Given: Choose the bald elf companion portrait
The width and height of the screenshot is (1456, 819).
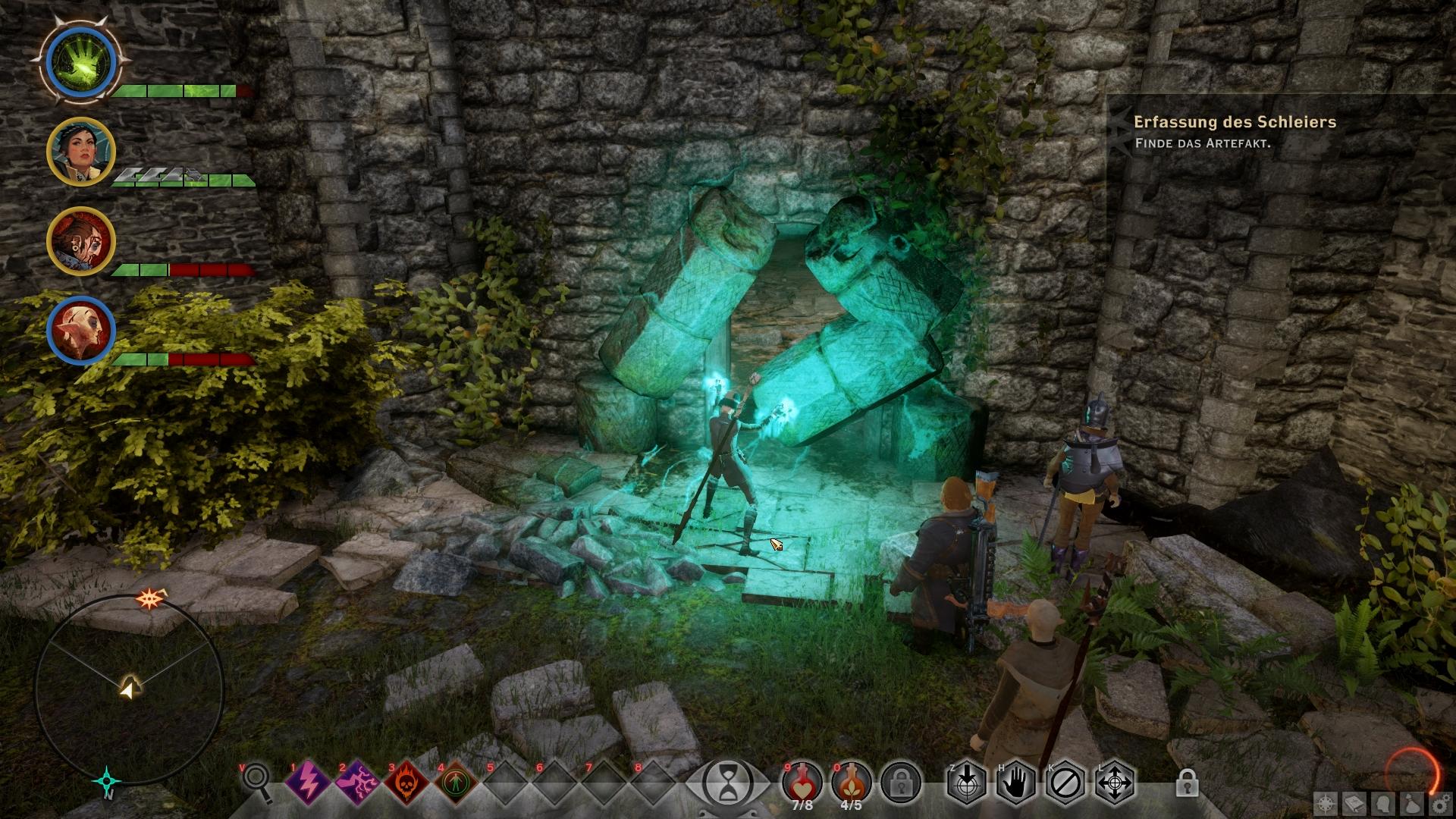Looking at the screenshot, I should tap(80, 331).
